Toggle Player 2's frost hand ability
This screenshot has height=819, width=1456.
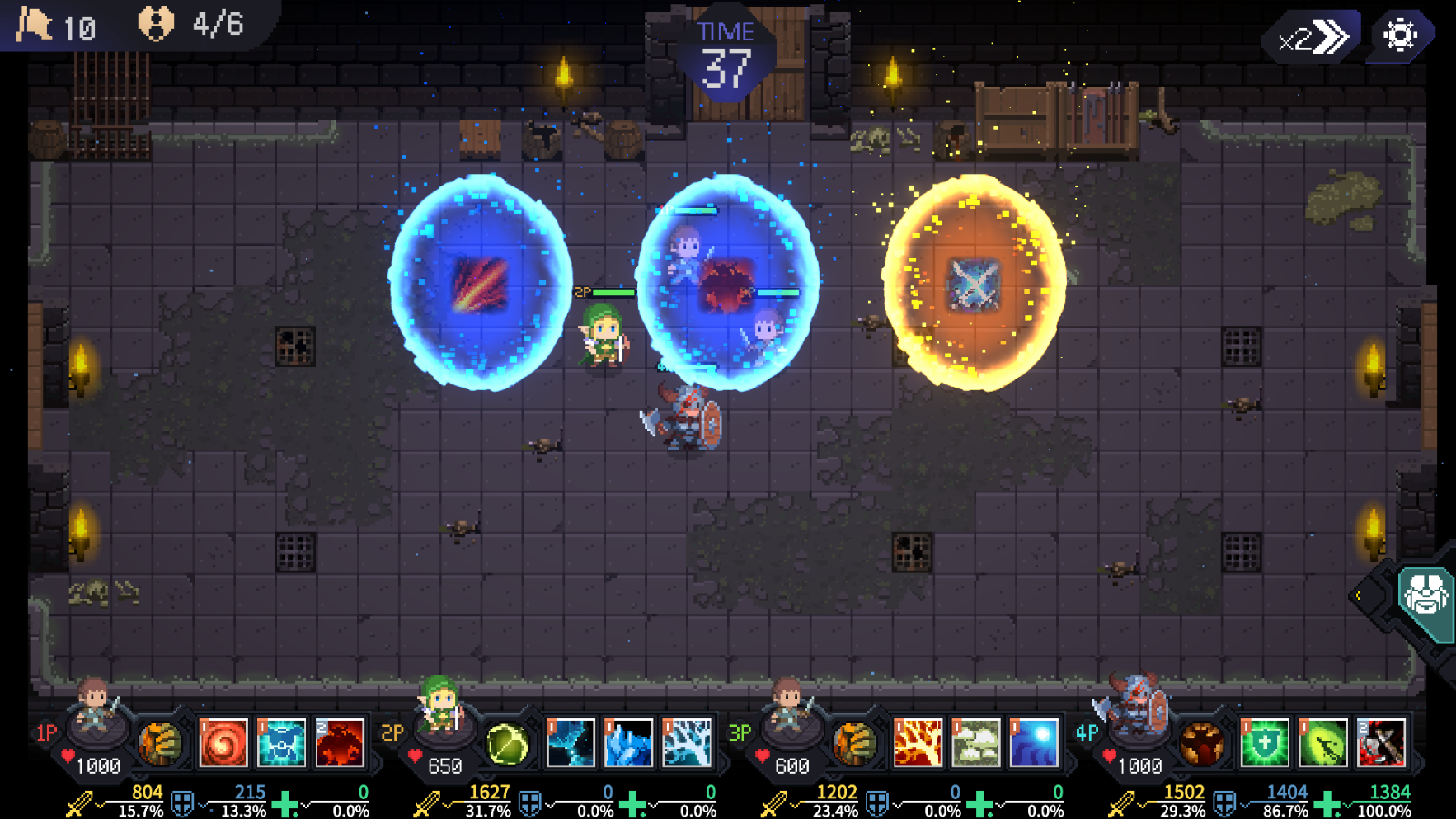pos(686,743)
